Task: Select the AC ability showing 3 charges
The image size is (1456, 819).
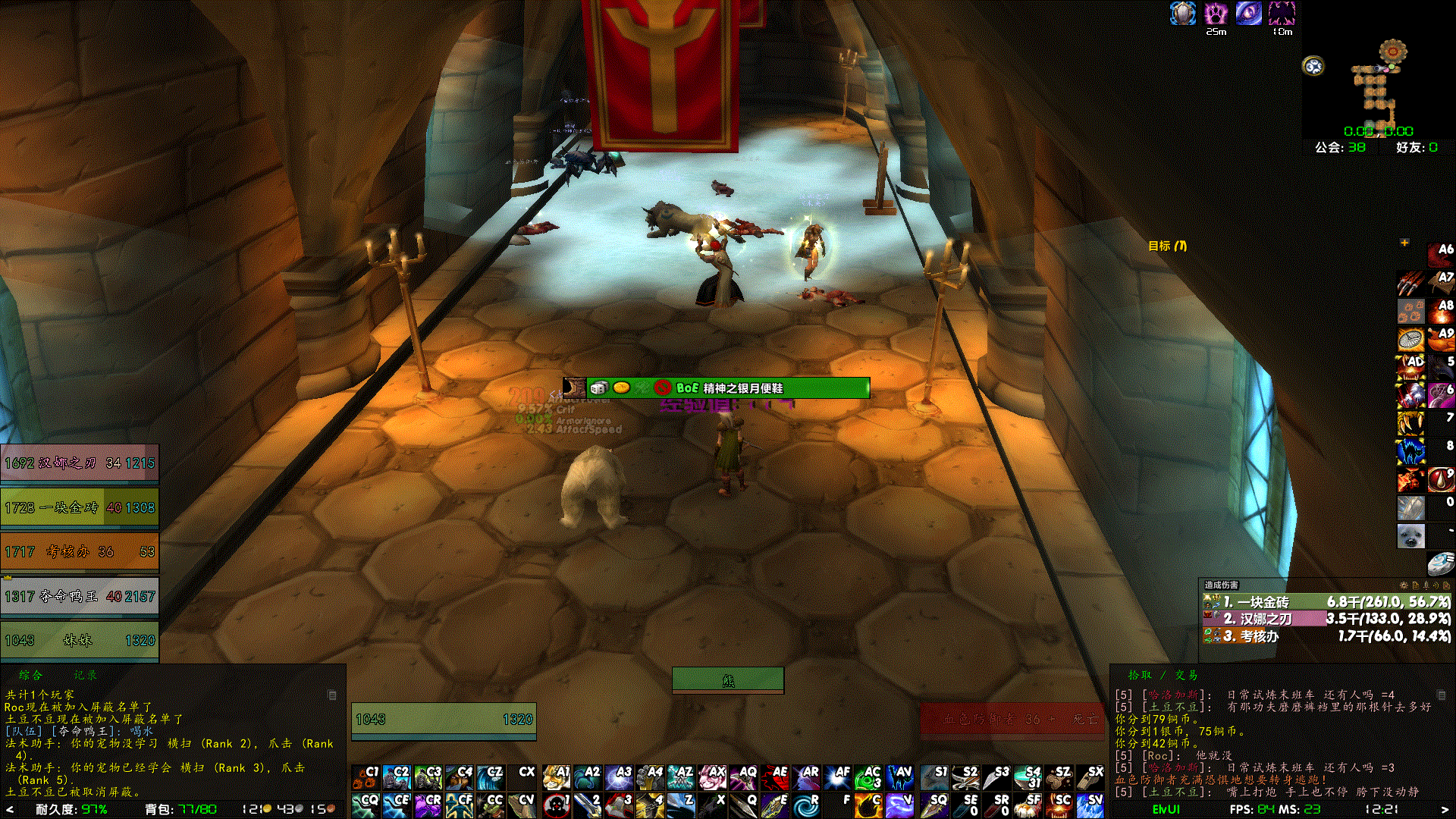Action: 868,779
